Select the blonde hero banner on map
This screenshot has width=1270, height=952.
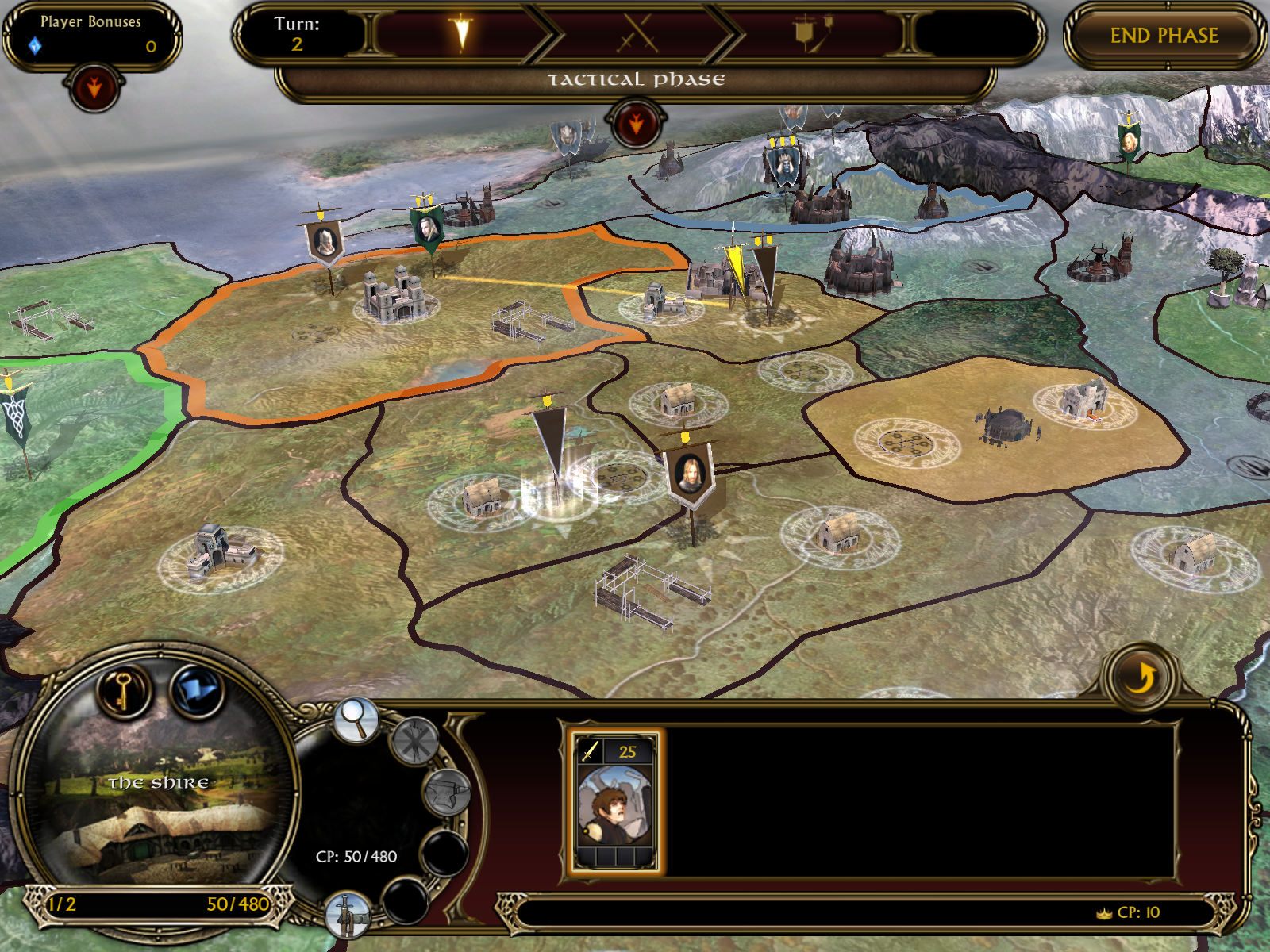coord(691,474)
